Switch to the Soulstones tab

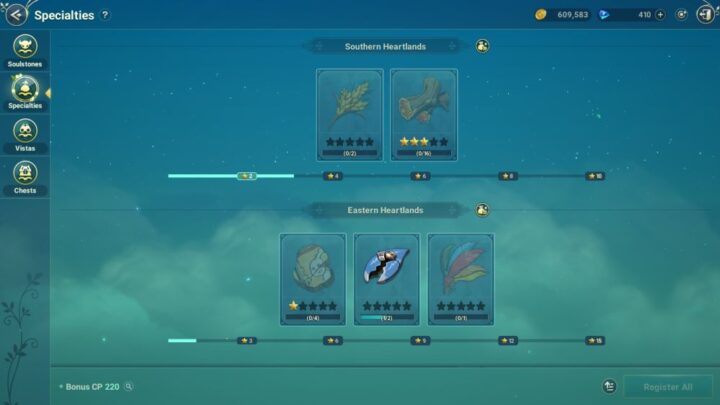point(25,50)
